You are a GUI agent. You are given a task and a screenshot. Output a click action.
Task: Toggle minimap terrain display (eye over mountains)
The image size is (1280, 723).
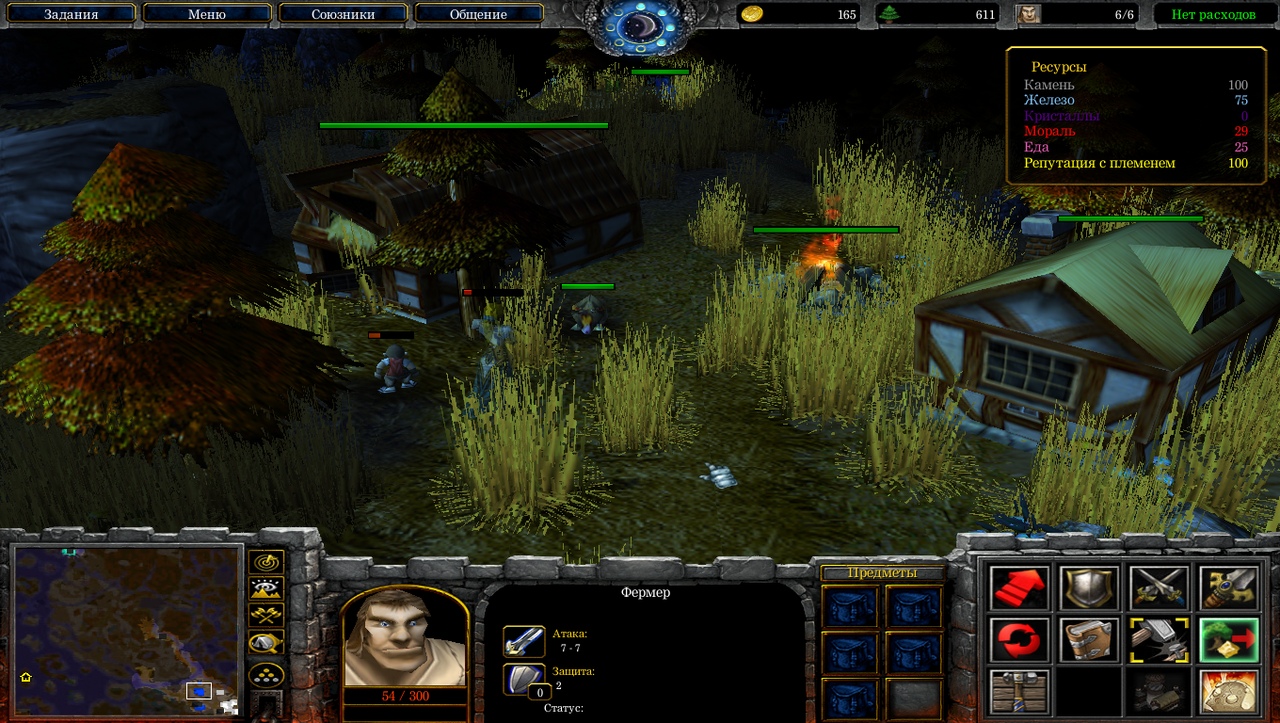[x=266, y=589]
